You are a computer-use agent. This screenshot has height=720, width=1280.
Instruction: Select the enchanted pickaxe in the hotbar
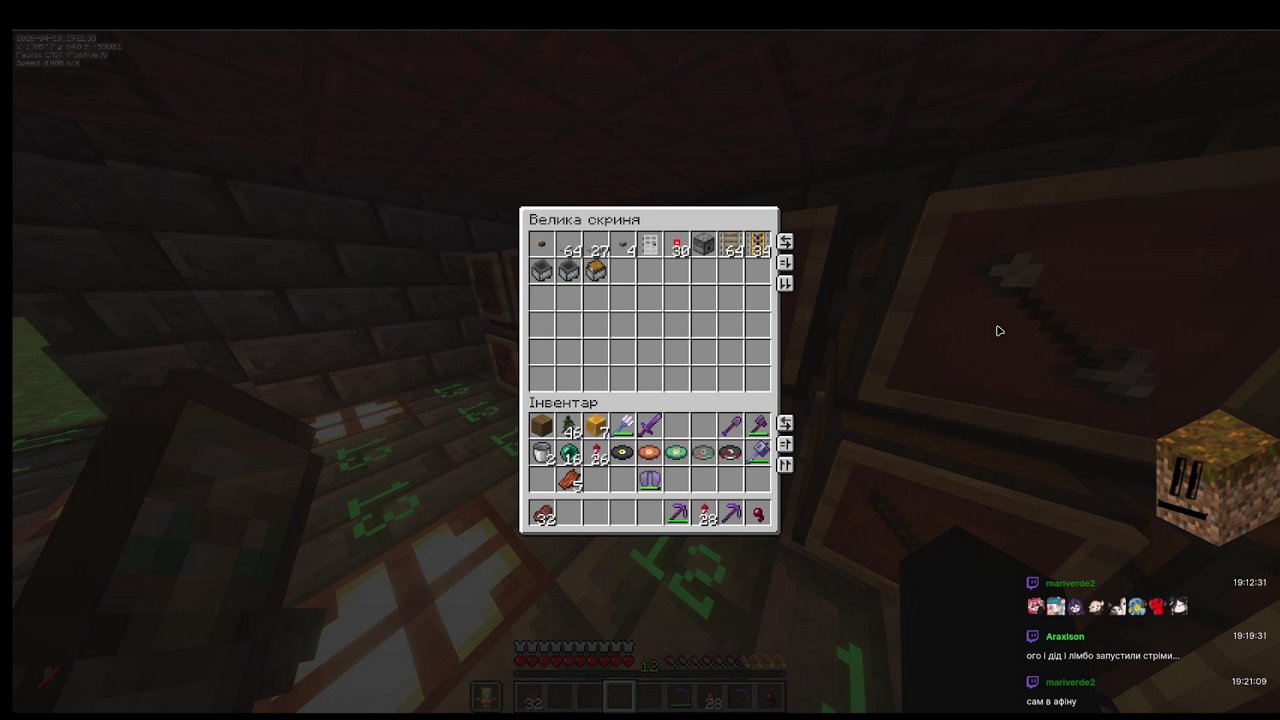click(x=678, y=514)
